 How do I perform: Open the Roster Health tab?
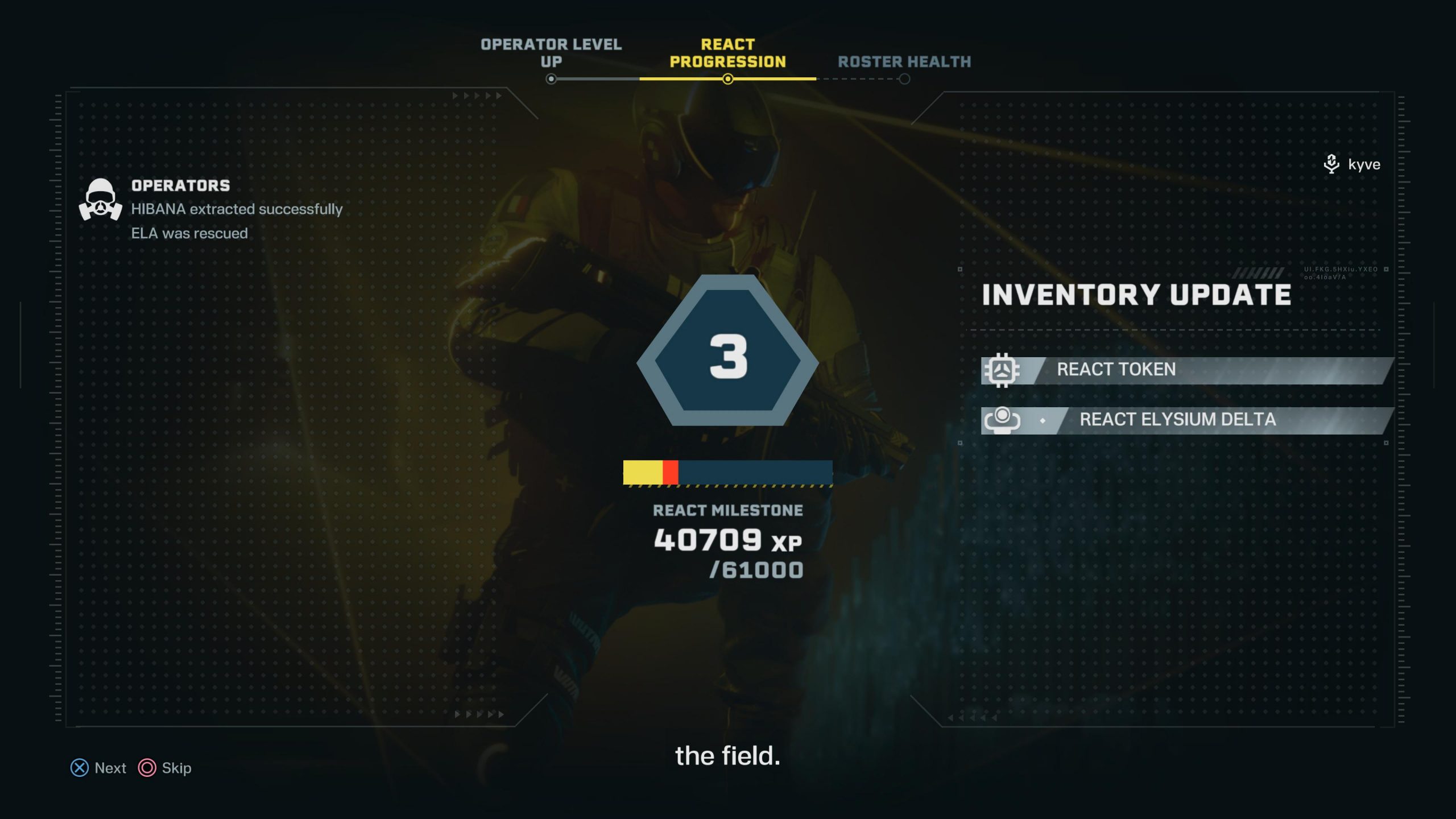pyautogui.click(x=904, y=61)
